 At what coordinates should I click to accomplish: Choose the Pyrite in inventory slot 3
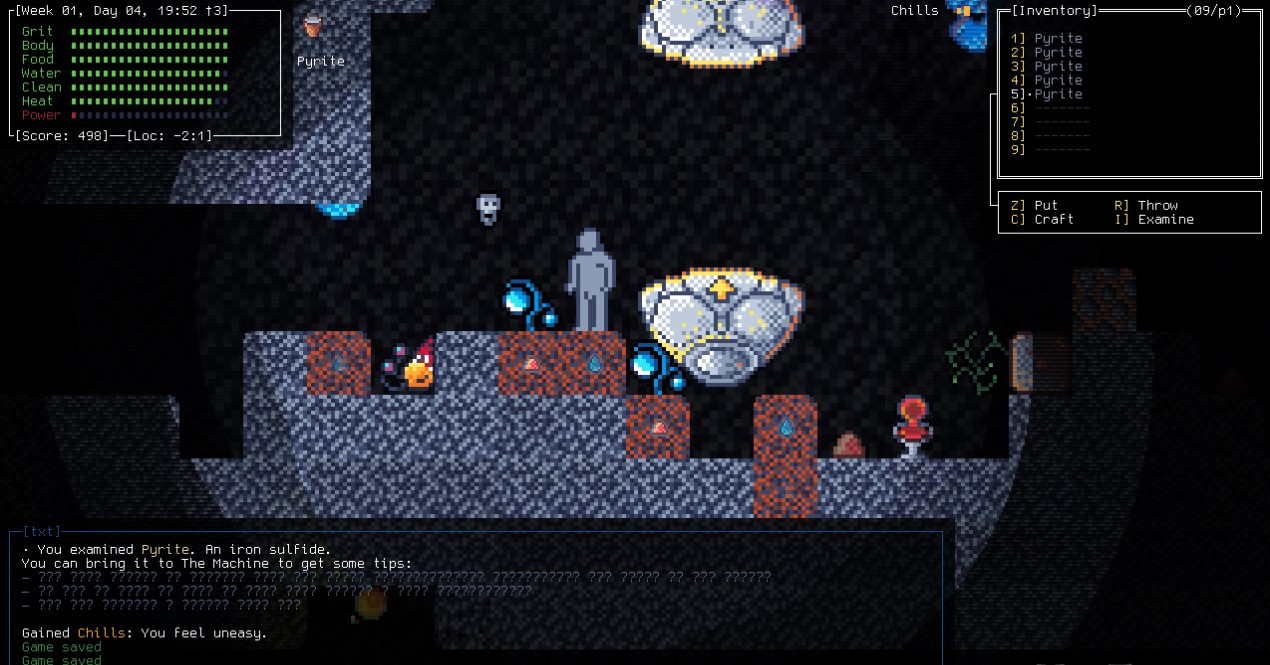pos(1058,66)
